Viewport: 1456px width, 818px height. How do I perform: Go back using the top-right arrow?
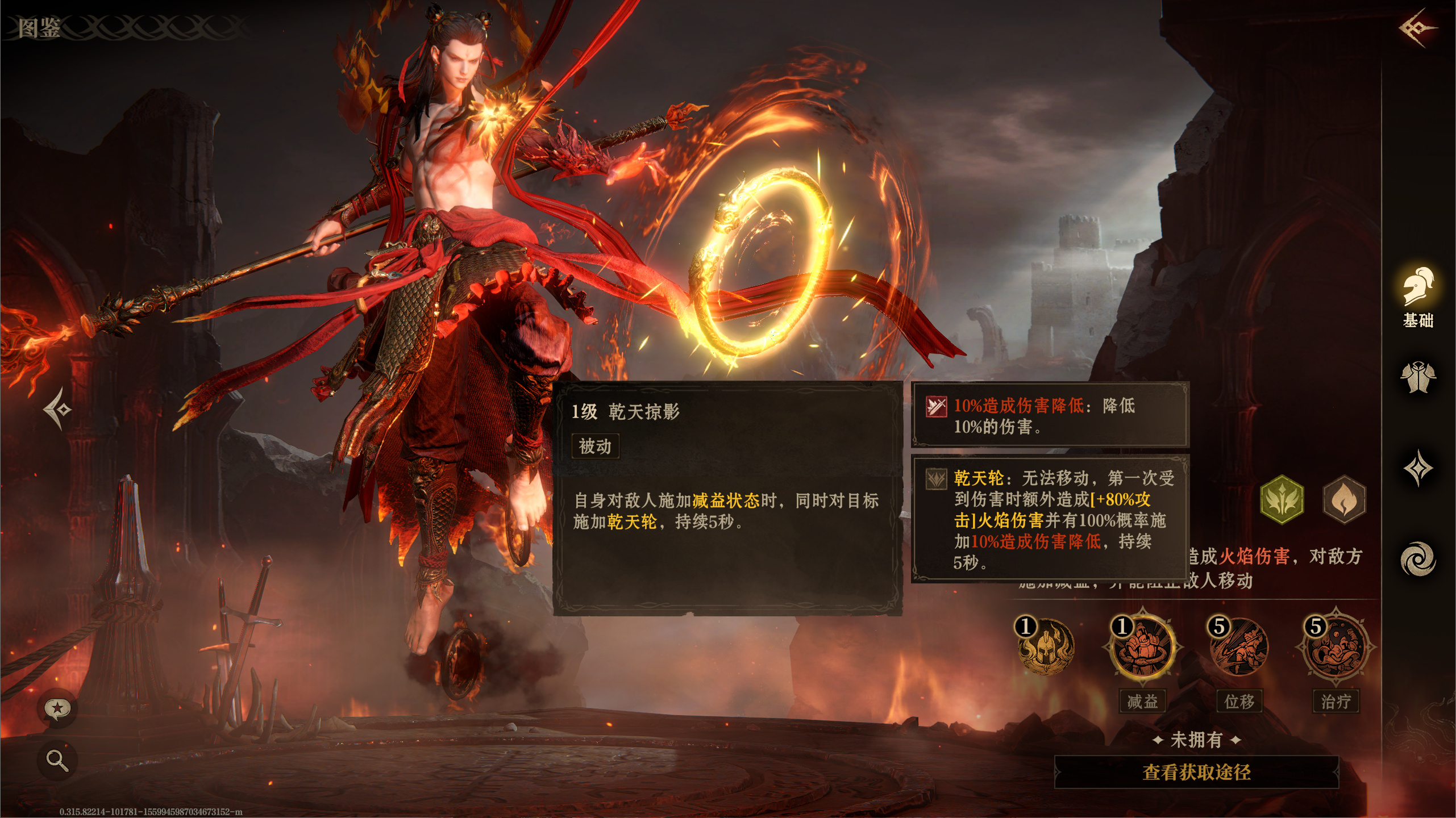click(x=1417, y=27)
